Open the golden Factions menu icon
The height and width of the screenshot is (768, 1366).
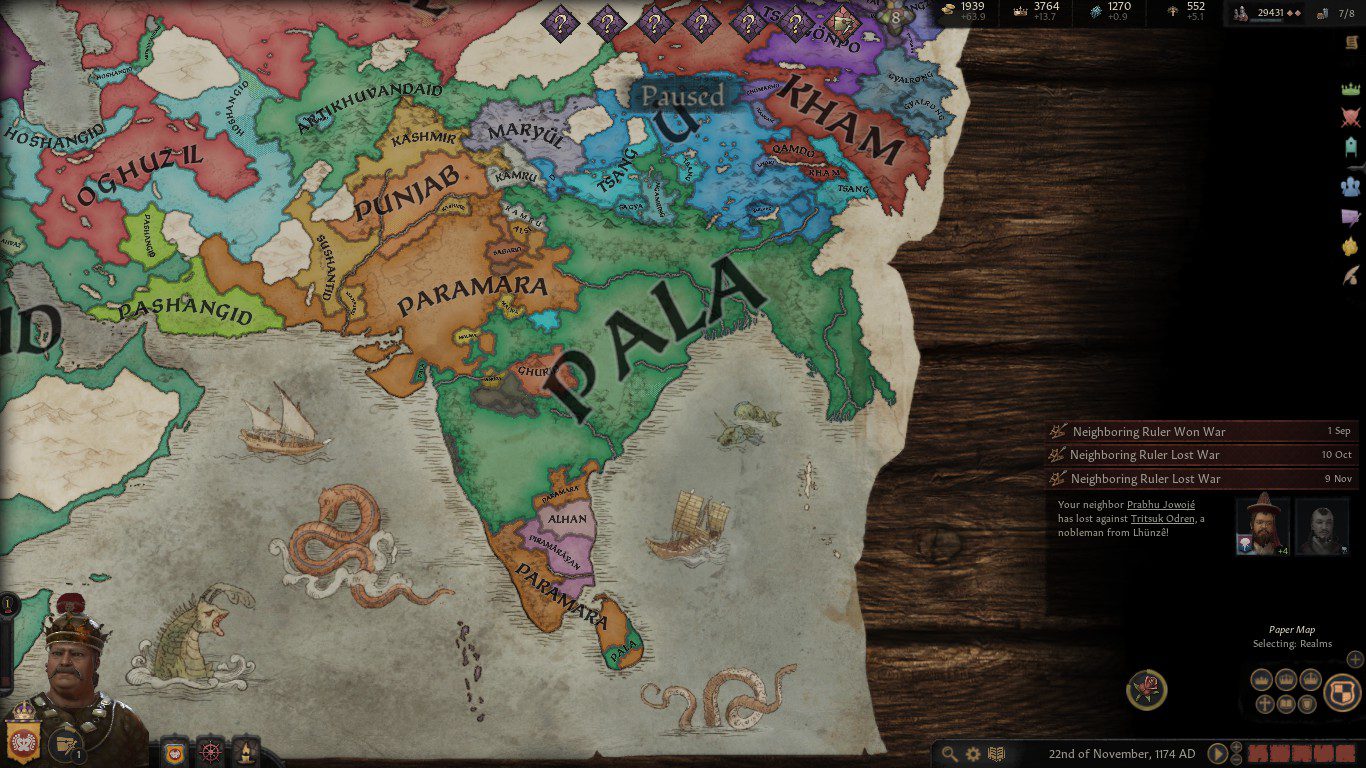pos(1351,246)
